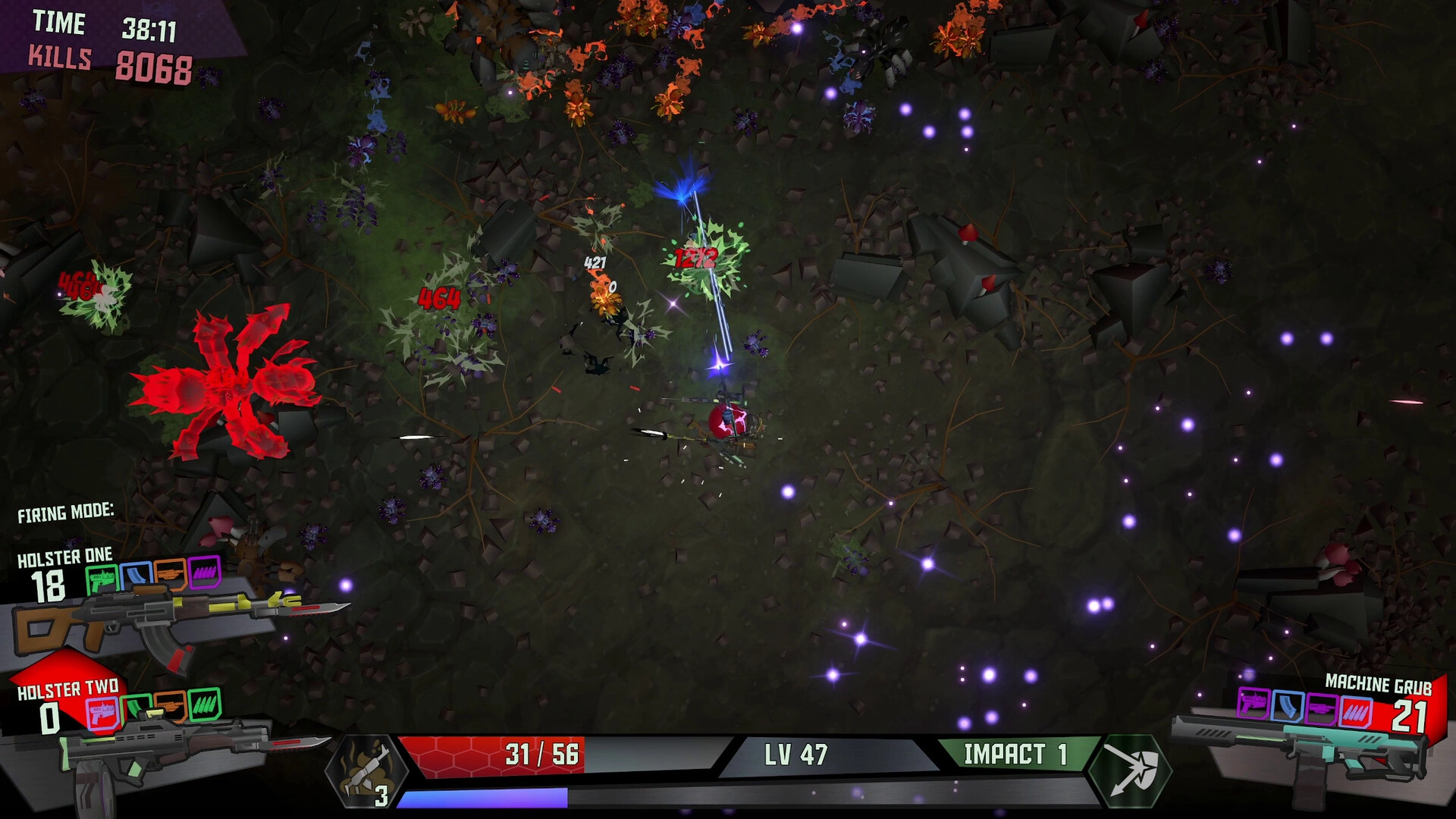Click Holster Two's green bullets part icon
Image resolution: width=1456 pixels, height=819 pixels.
click(x=203, y=704)
